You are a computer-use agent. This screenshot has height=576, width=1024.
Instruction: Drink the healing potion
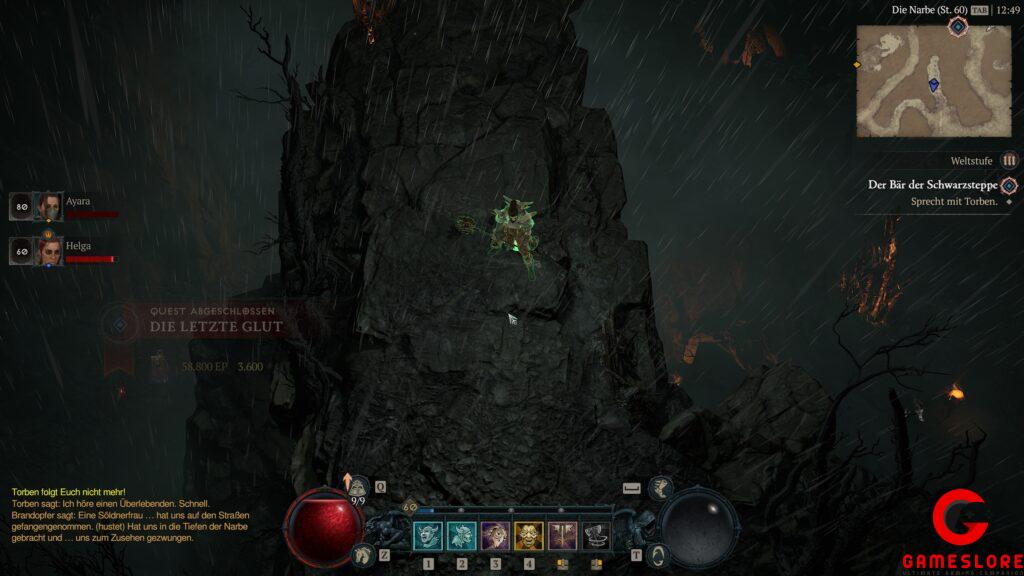coord(356,487)
